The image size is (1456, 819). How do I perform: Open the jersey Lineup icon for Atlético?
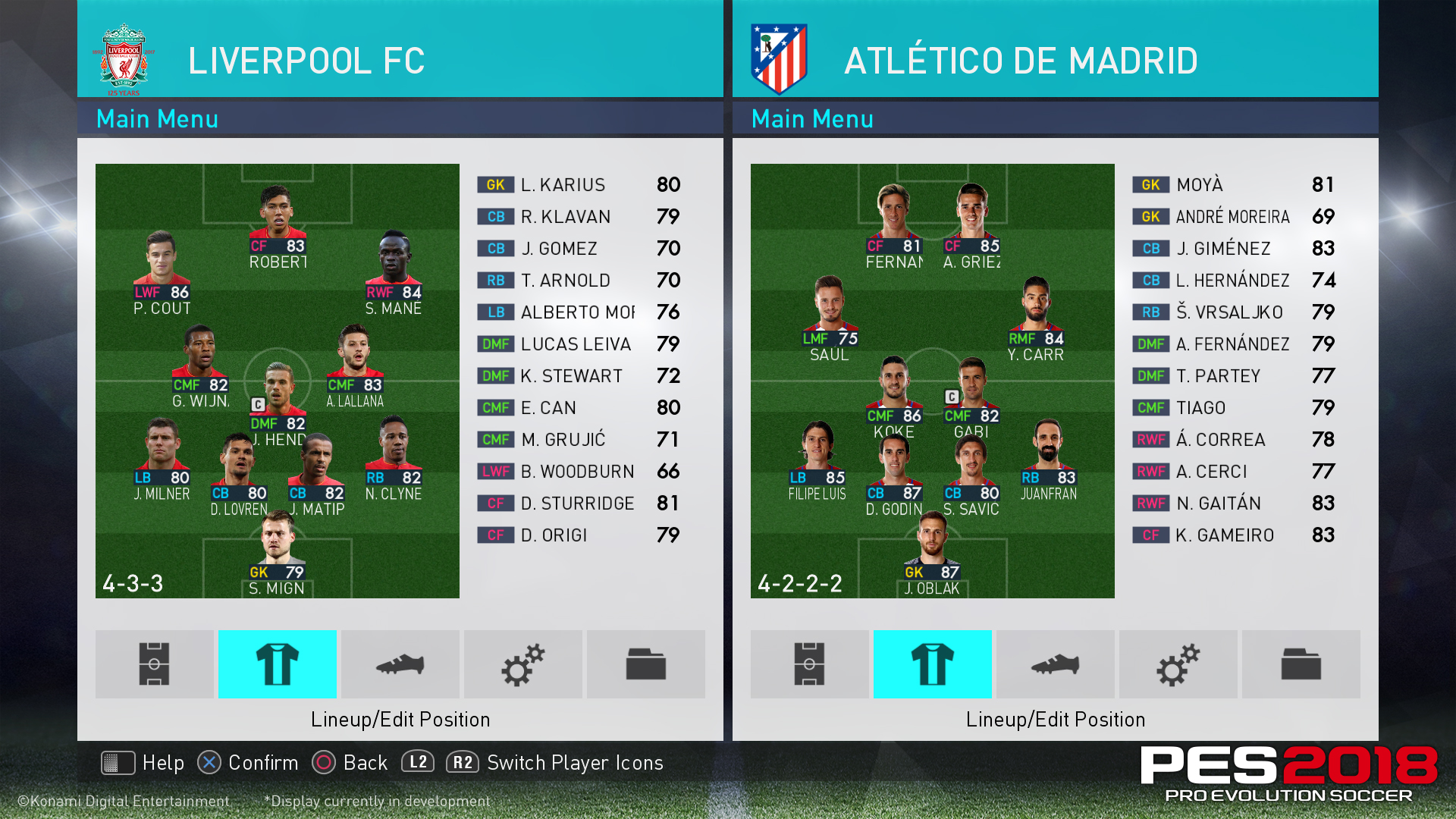click(932, 664)
